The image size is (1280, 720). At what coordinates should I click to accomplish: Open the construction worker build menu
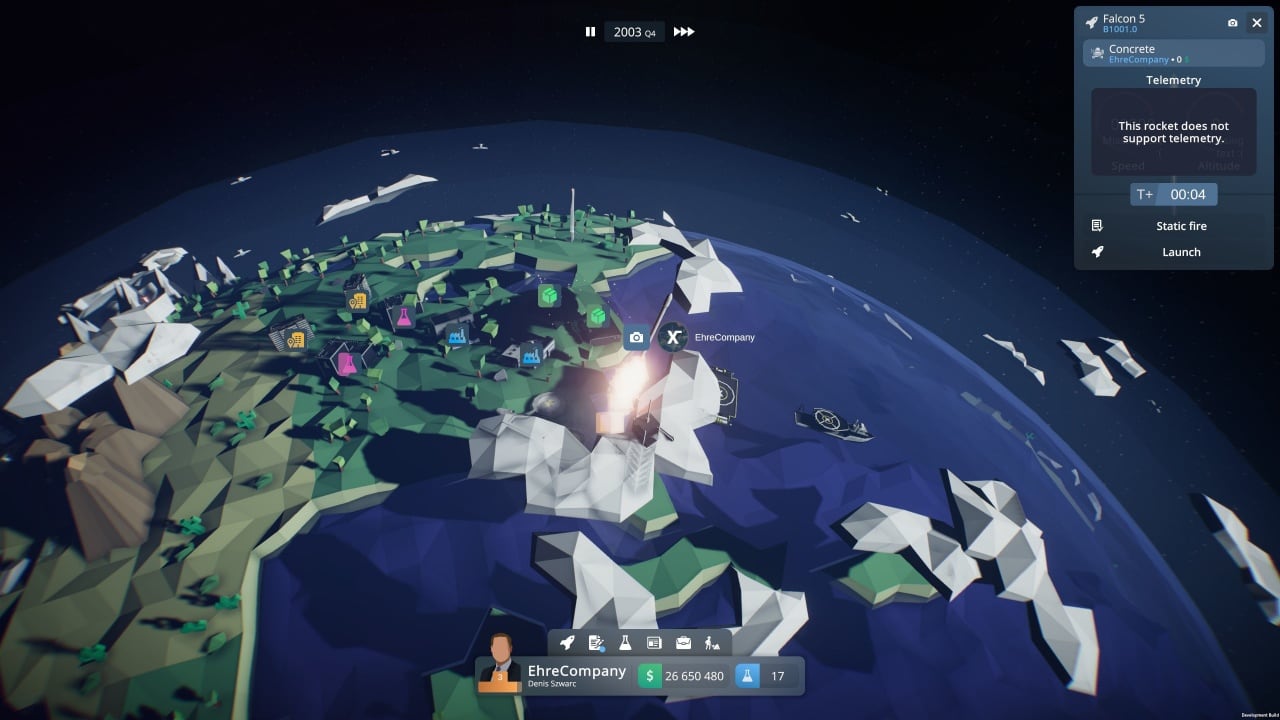(x=712, y=643)
